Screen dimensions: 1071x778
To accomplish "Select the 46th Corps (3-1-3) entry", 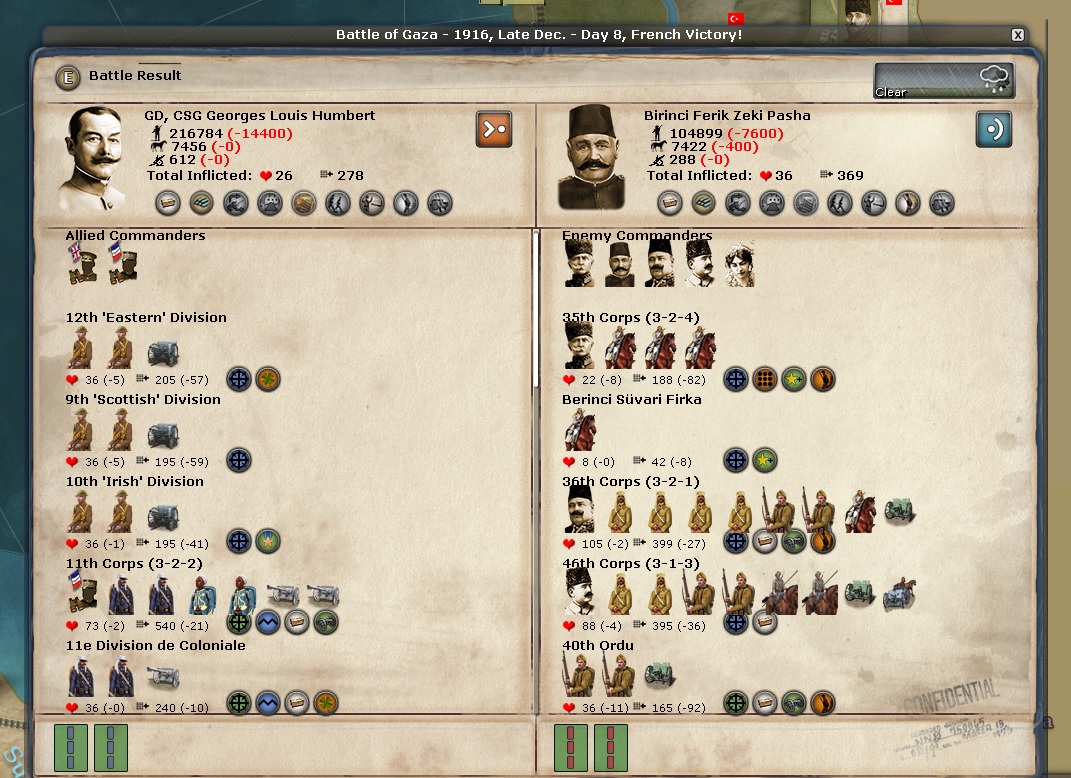I will point(630,564).
